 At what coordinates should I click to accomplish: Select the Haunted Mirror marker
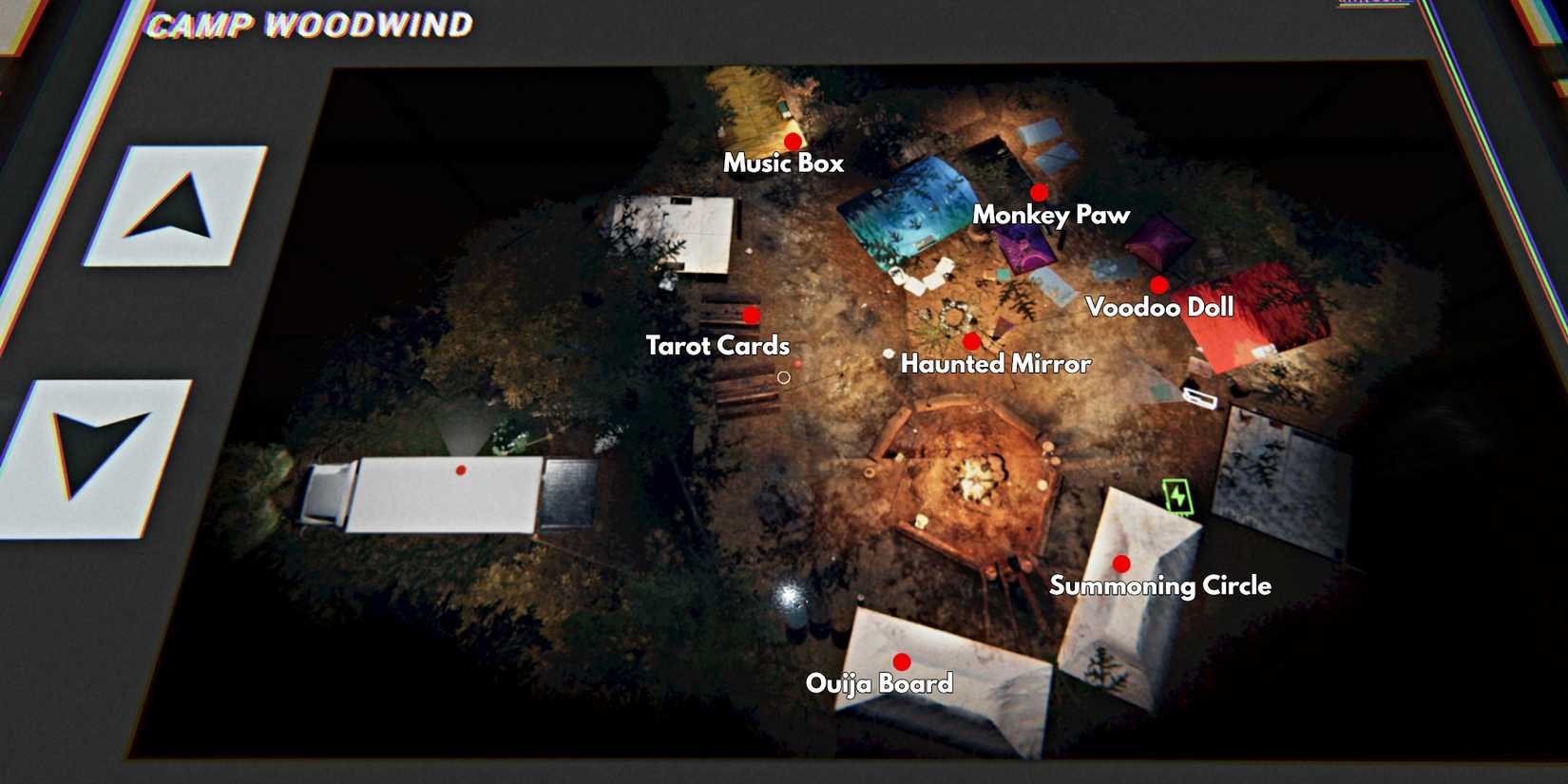click(x=970, y=339)
